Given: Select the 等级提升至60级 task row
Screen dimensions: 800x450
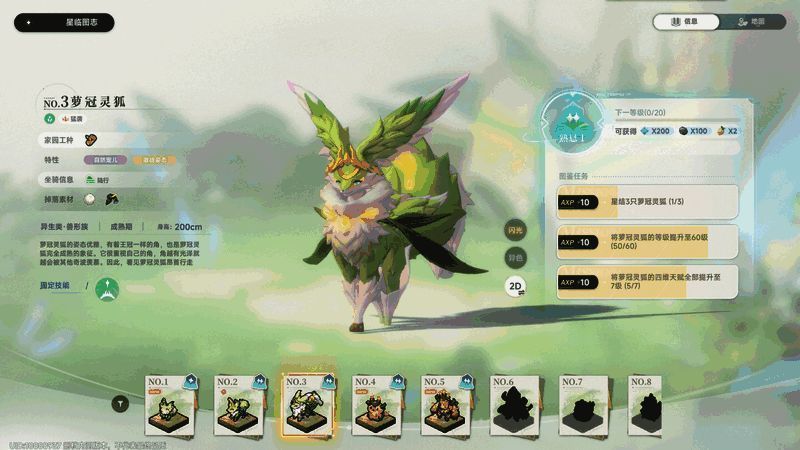Looking at the screenshot, I should [648, 242].
